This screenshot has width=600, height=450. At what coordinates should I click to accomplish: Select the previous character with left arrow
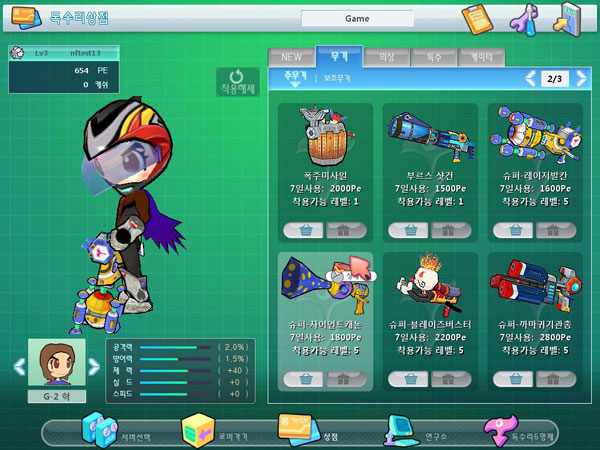coord(18,367)
